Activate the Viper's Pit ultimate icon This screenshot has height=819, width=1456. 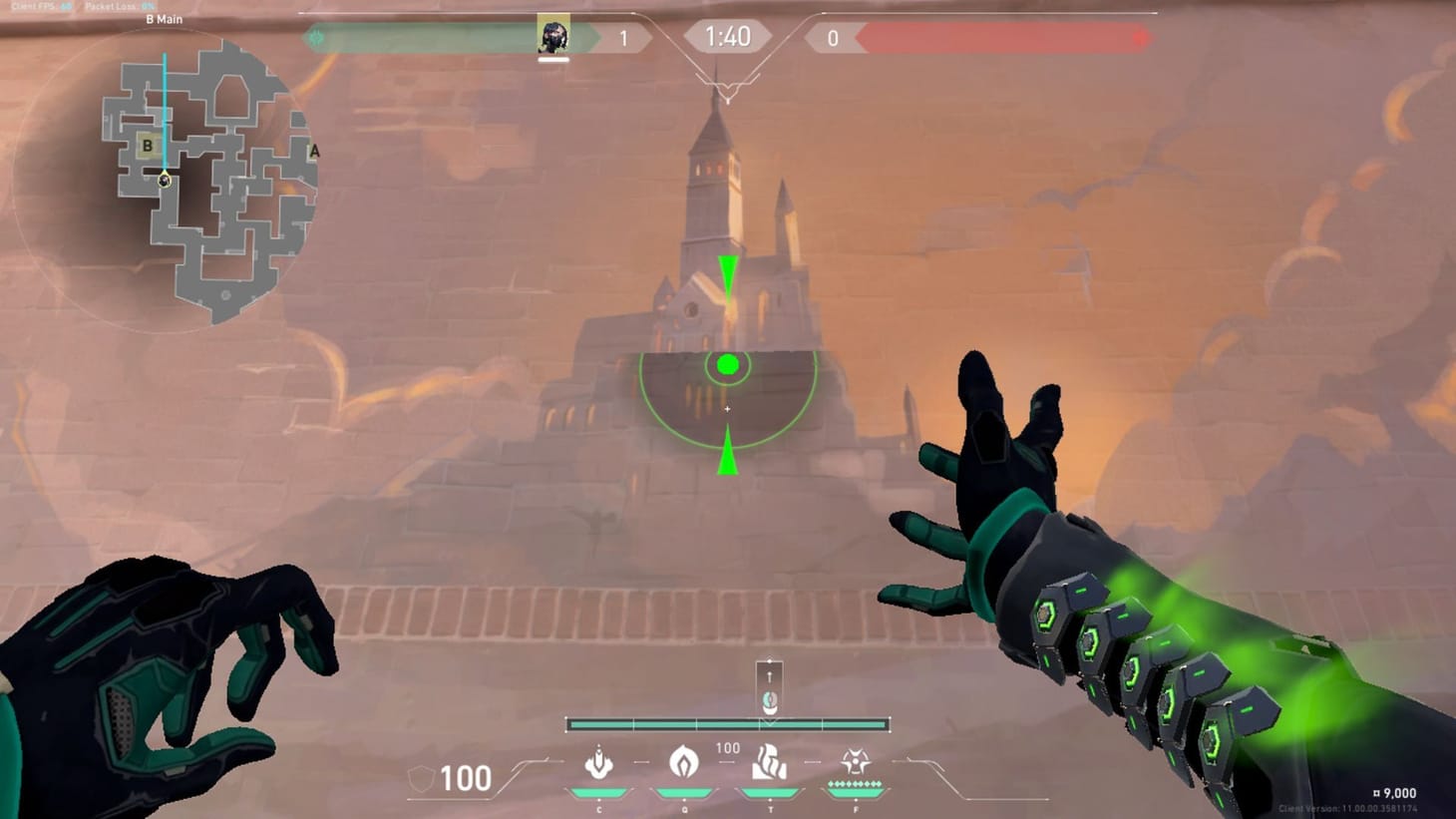(853, 763)
